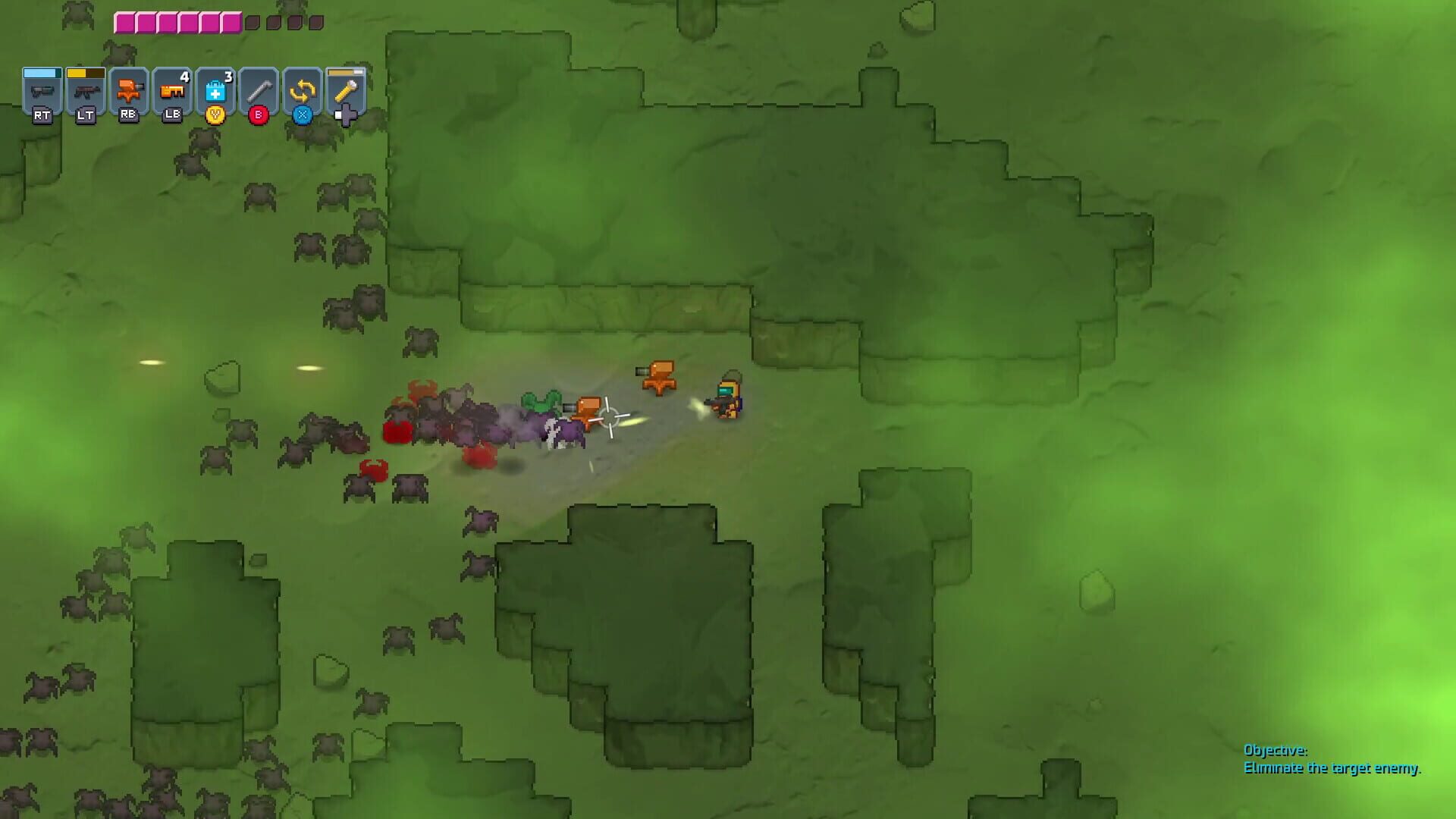Click the blue X button badge in the hotbar

tap(301, 115)
